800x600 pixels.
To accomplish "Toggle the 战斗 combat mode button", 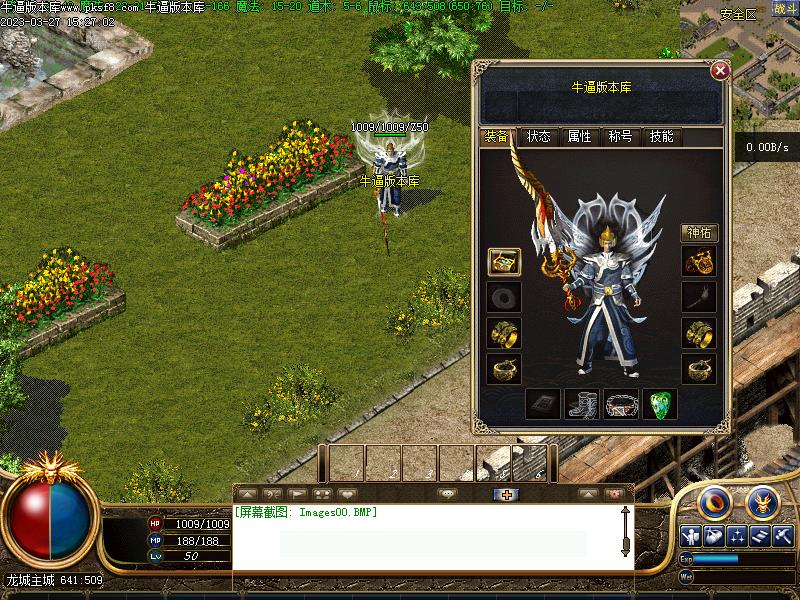I will point(784,9).
